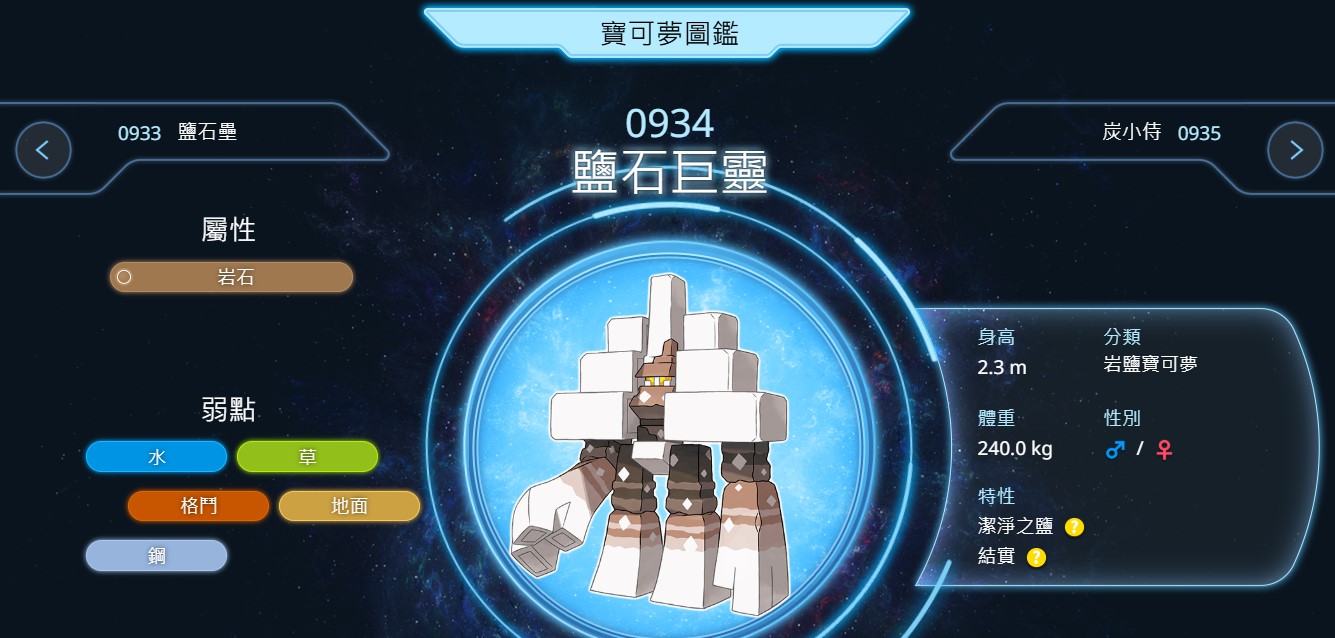
Task: Choose the 水 weakness tag
Action: point(156,457)
